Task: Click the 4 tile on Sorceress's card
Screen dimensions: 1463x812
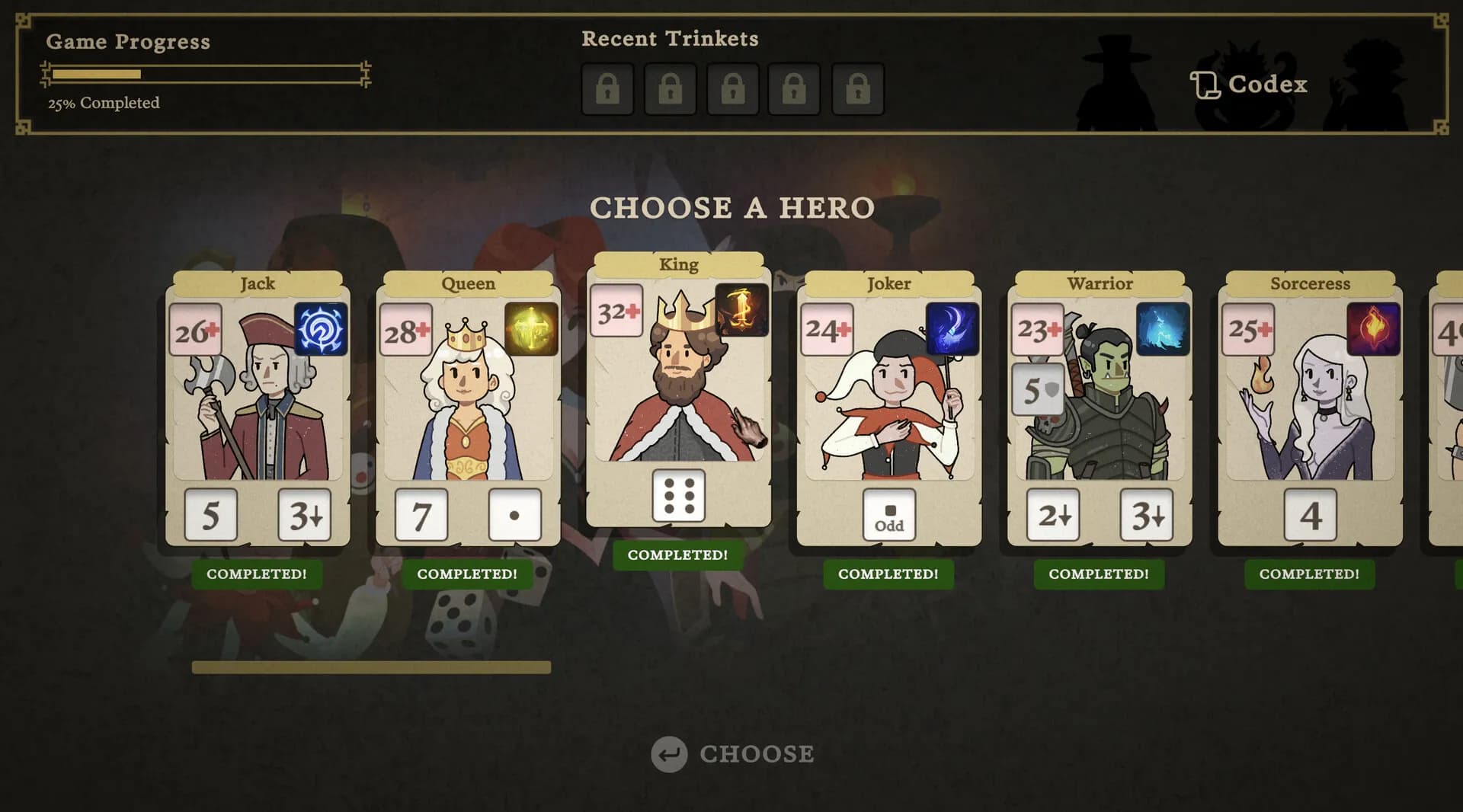Action: click(x=1310, y=514)
